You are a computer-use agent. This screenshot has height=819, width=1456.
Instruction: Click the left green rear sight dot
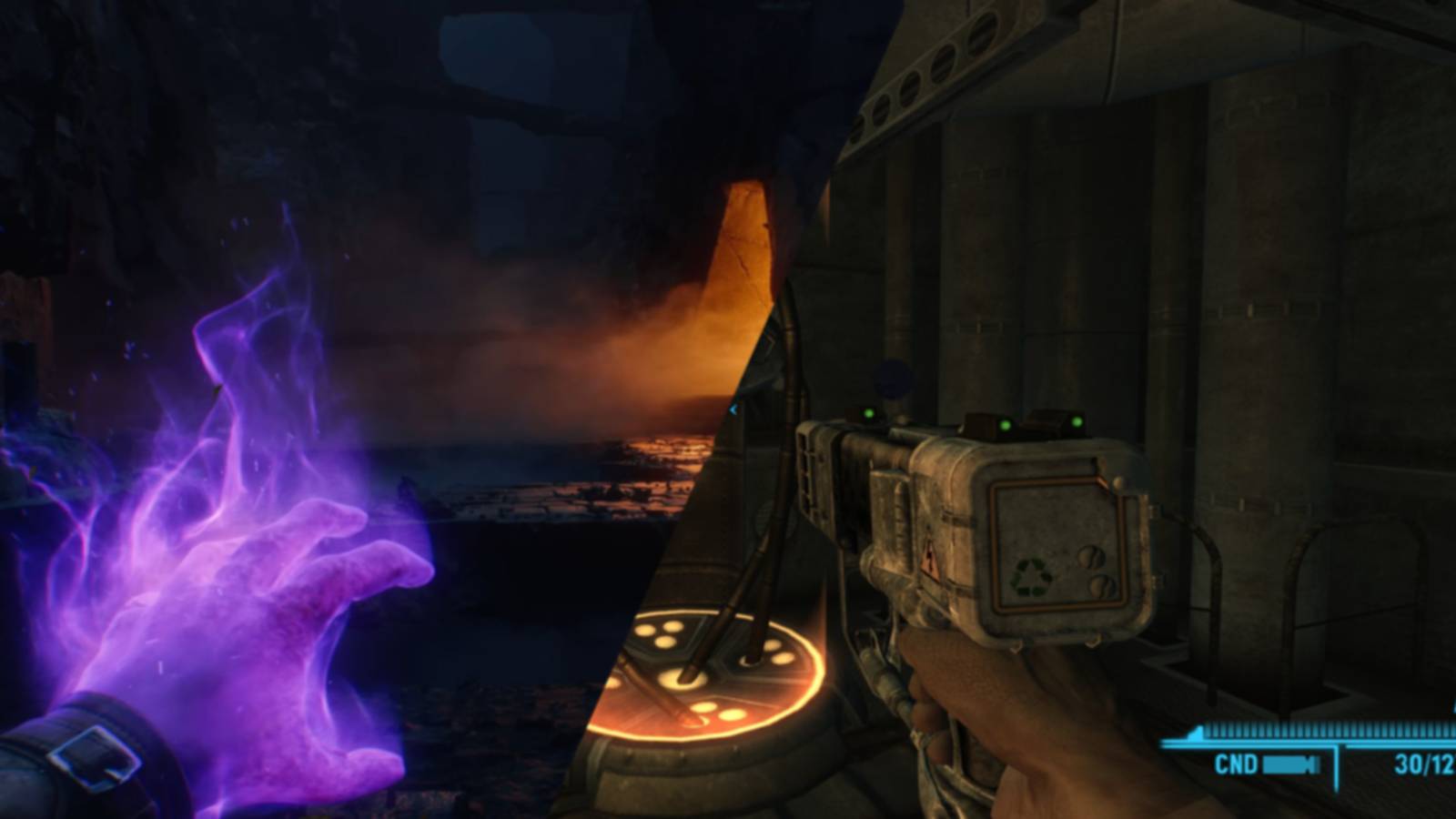tap(1004, 426)
